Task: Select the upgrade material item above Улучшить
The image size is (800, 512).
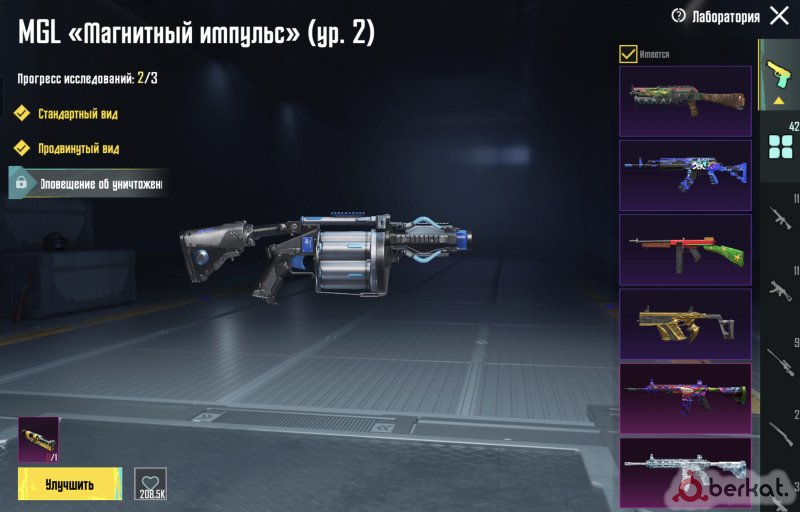Action: tap(39, 440)
